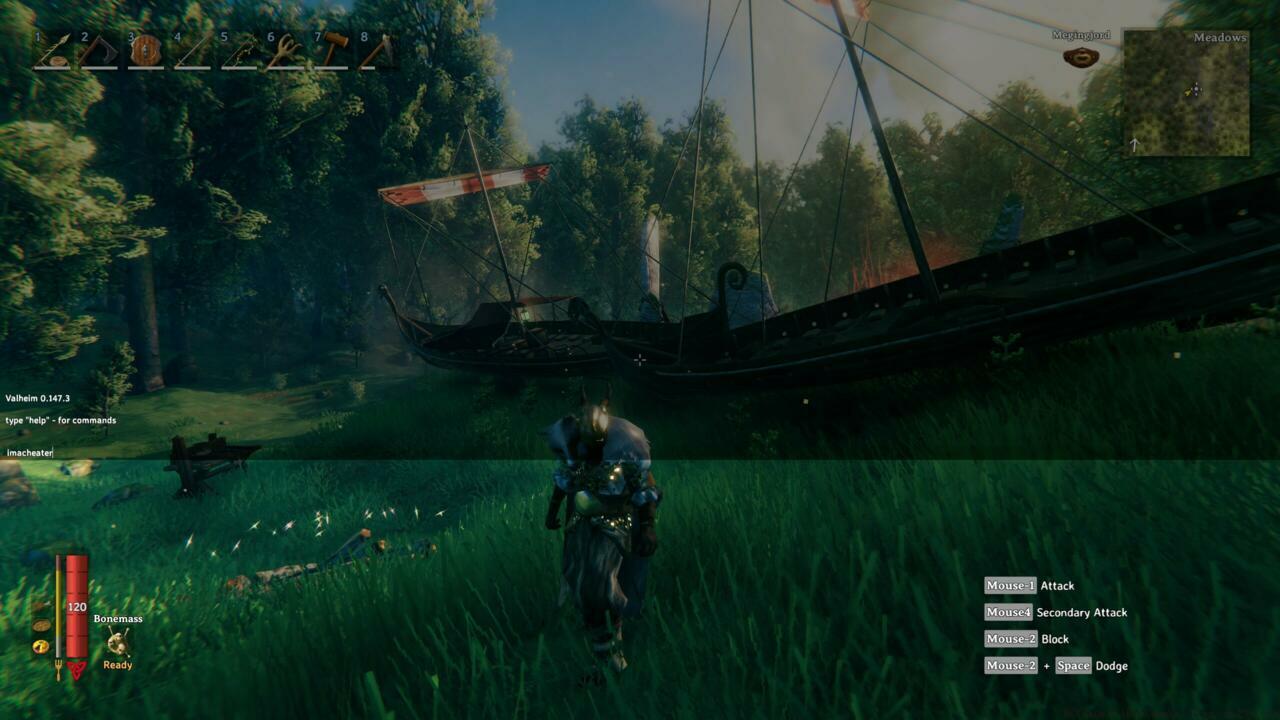Click the Ready text under Bonemass
This screenshot has height=720, width=1280.
(x=117, y=665)
